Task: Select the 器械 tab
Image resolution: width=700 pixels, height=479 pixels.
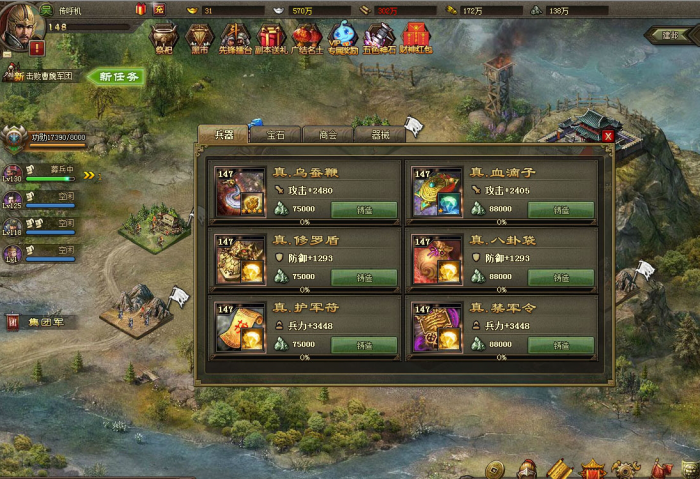Action: (x=380, y=134)
